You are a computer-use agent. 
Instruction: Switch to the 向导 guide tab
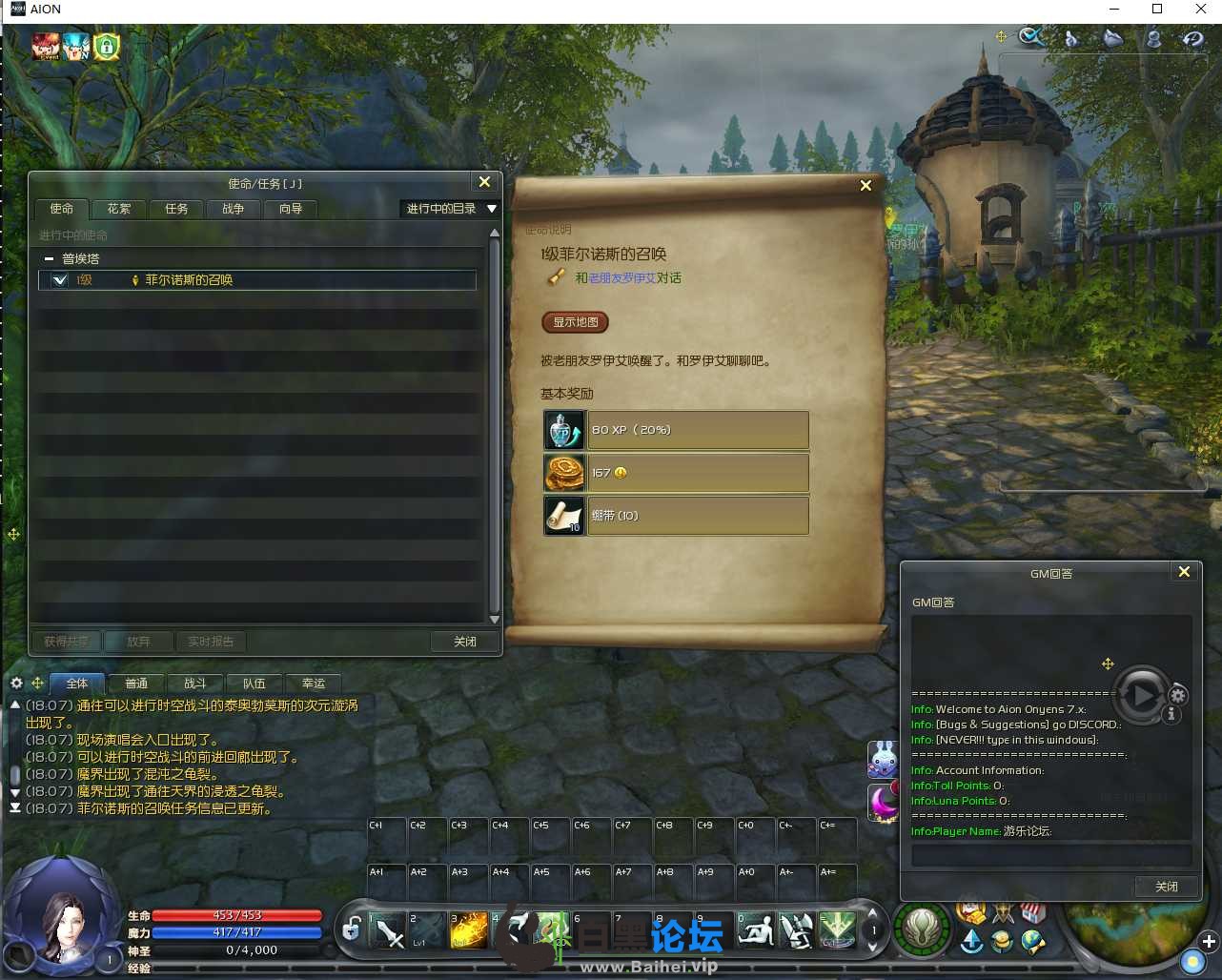click(291, 209)
